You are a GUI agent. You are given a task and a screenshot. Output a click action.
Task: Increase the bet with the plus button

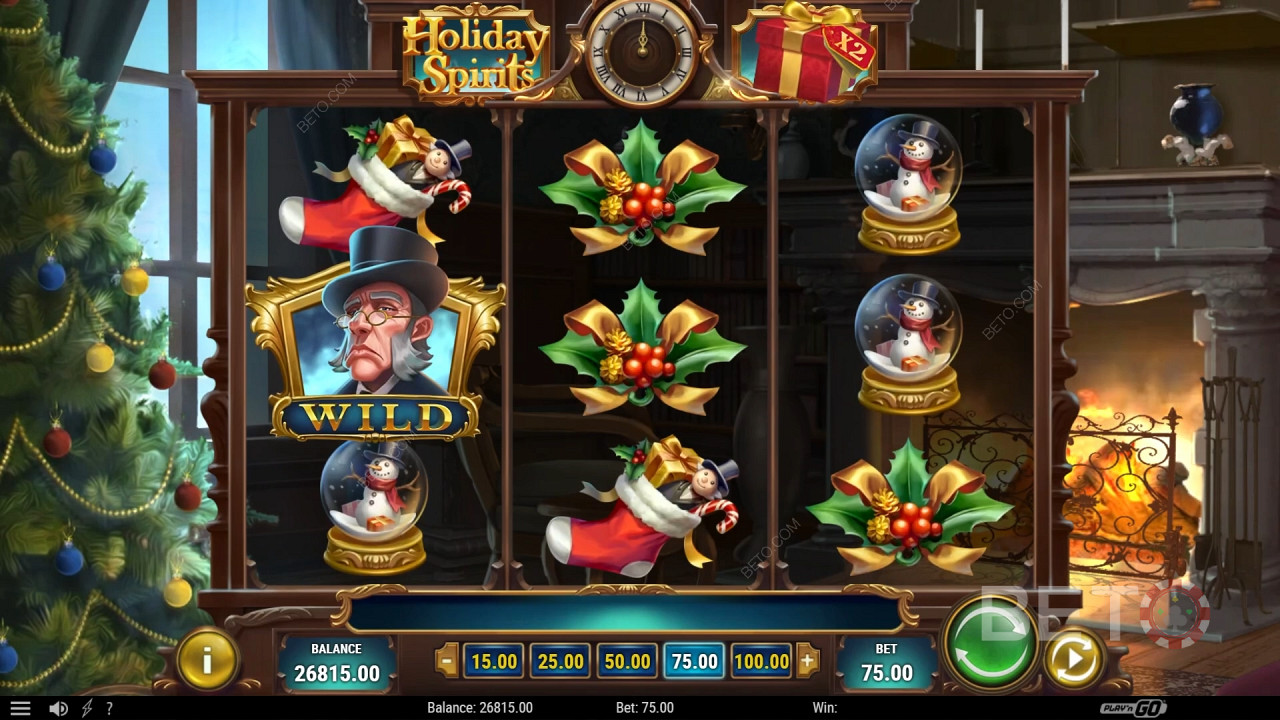click(808, 661)
